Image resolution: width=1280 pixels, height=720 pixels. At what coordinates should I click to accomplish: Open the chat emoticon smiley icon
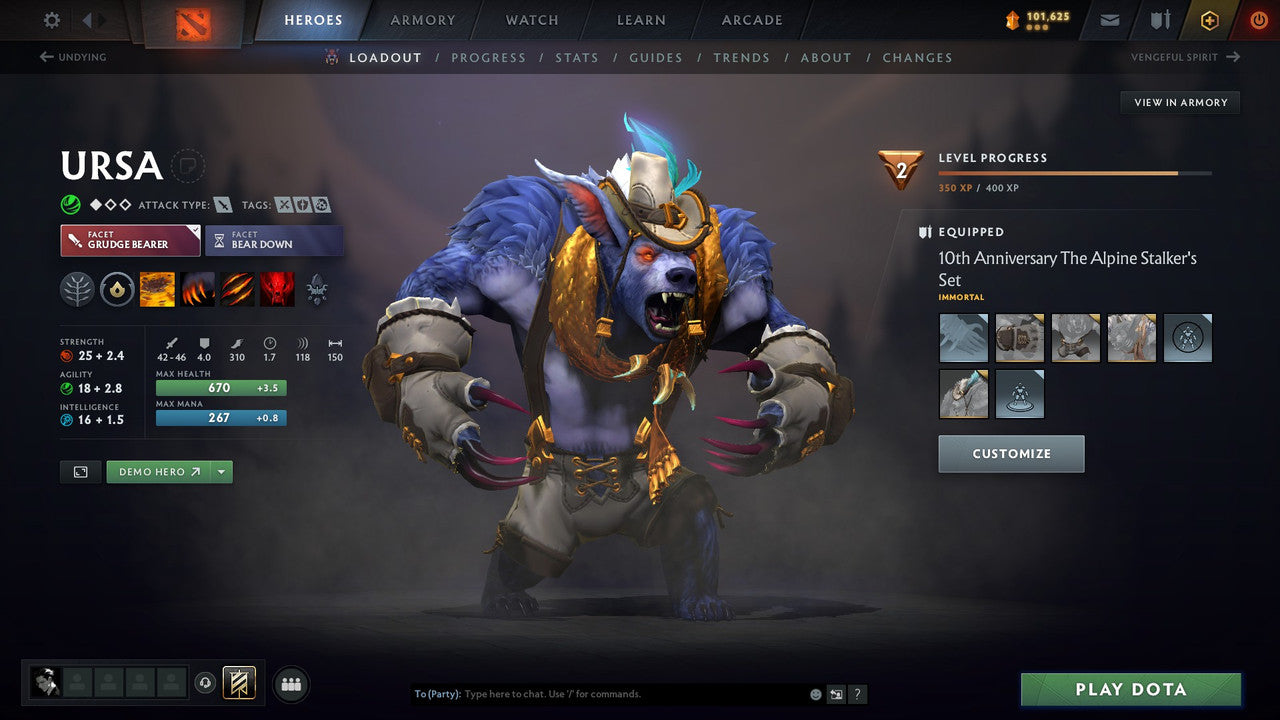tap(814, 693)
